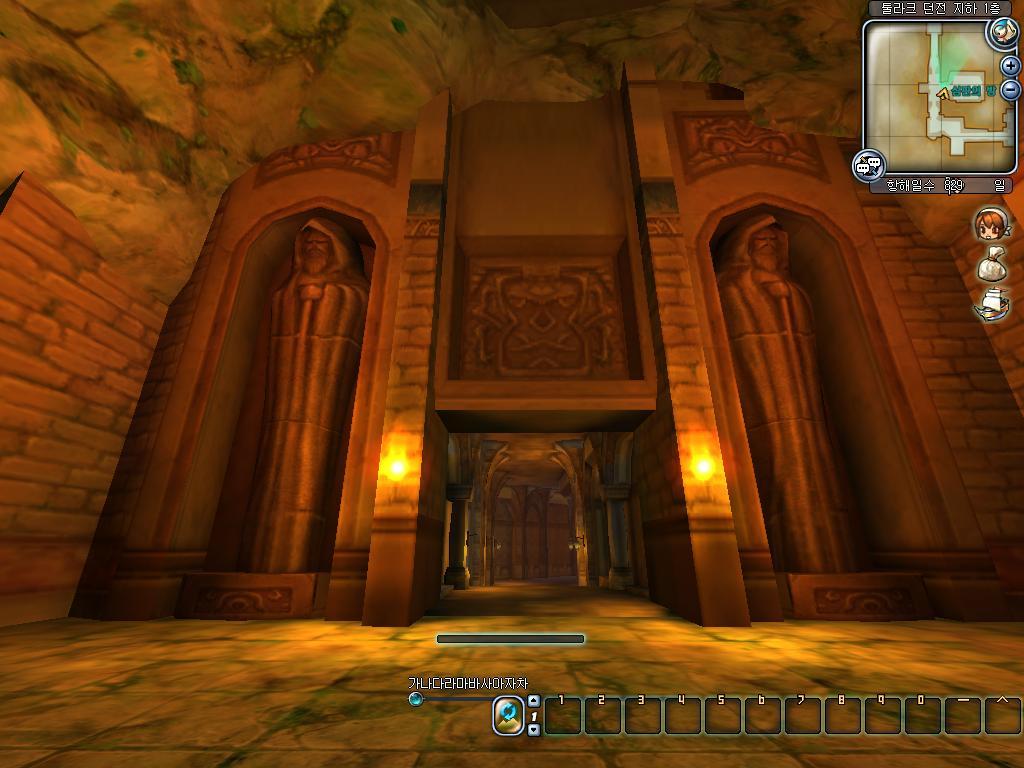Select hotbar slot numbered 5
This screenshot has width=1024, height=768.
pos(723,715)
